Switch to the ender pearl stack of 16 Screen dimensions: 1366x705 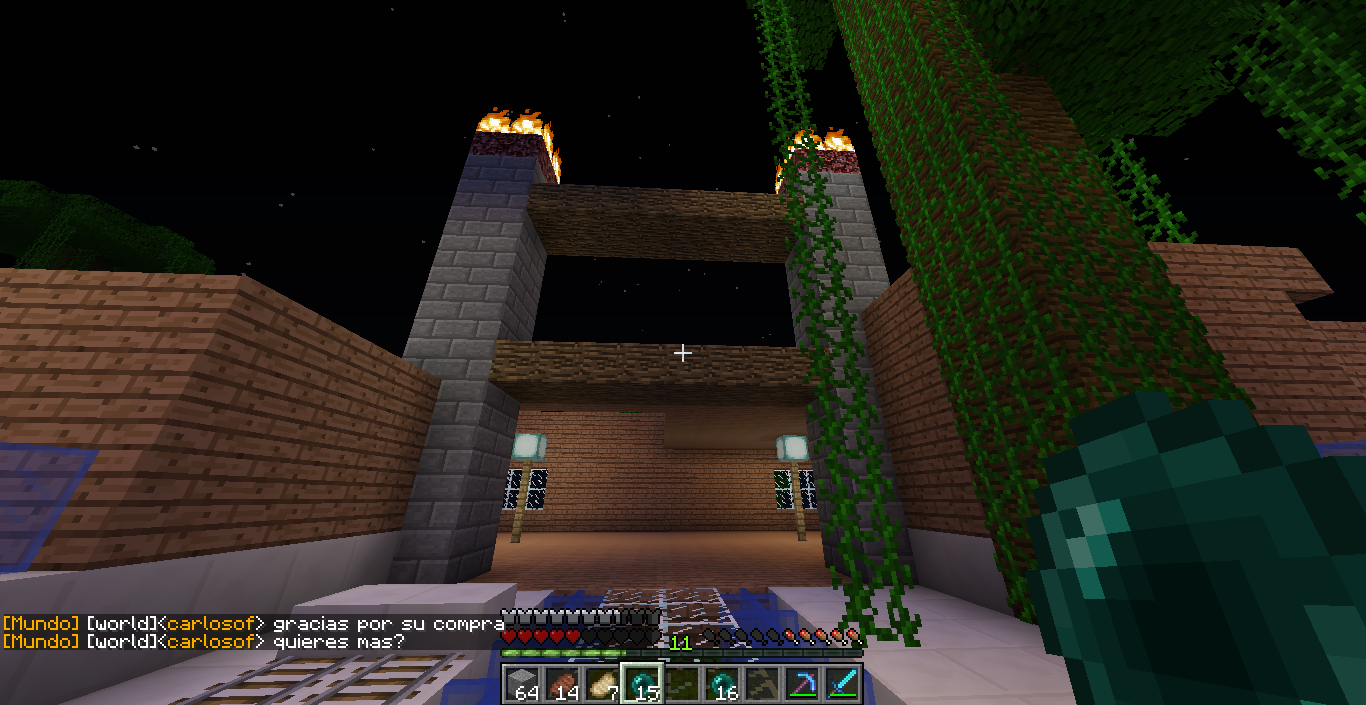point(722,684)
